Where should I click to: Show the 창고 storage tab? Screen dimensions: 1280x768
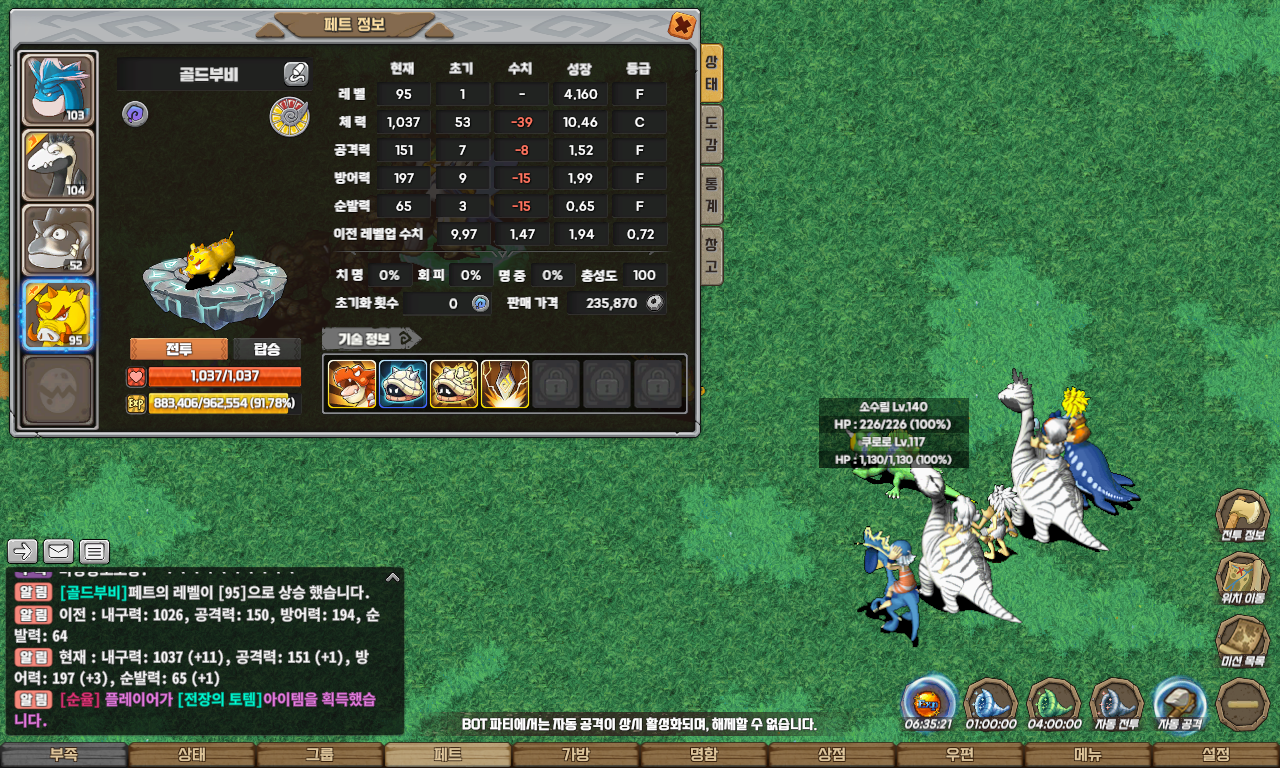coord(711,256)
